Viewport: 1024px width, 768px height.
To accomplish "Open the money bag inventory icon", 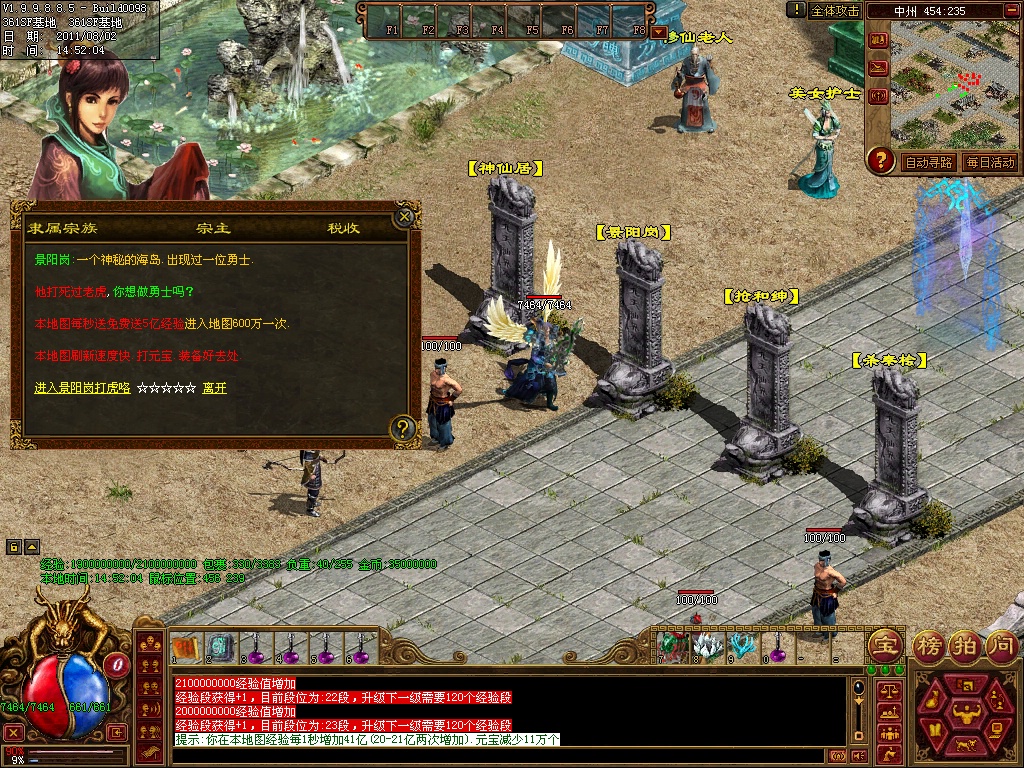I will coord(930,701).
